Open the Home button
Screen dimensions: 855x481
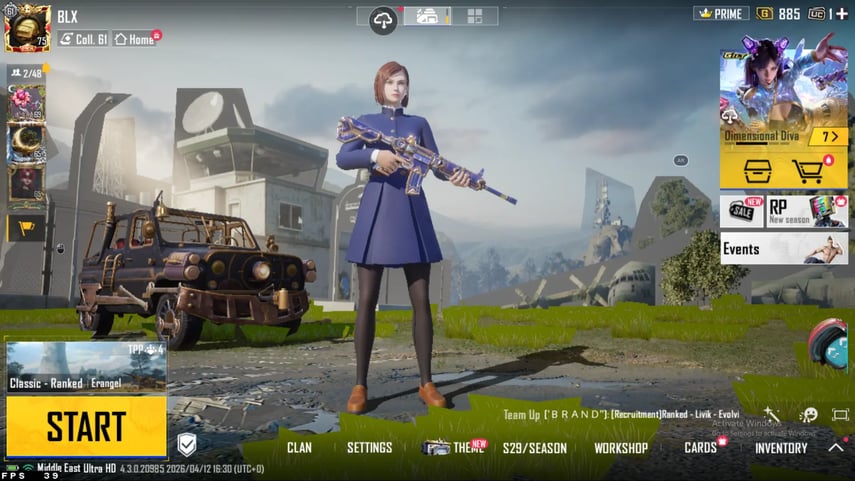click(x=135, y=39)
